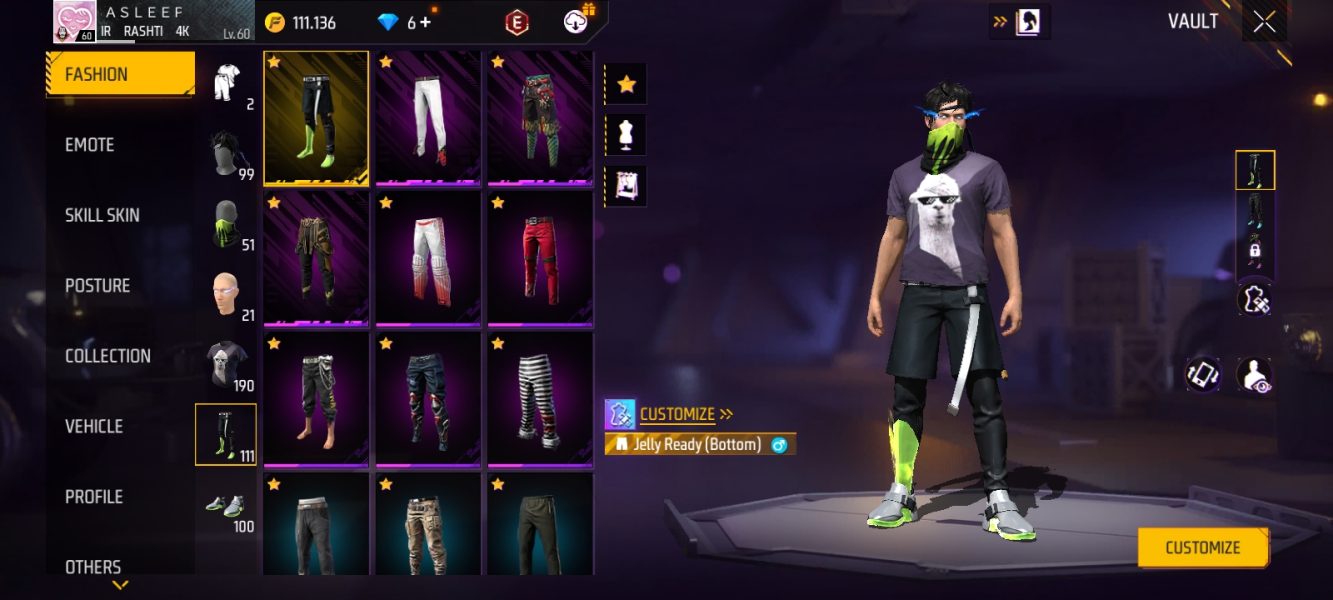Click the yellow Customize button
This screenshot has width=1333, height=600.
(x=1202, y=547)
